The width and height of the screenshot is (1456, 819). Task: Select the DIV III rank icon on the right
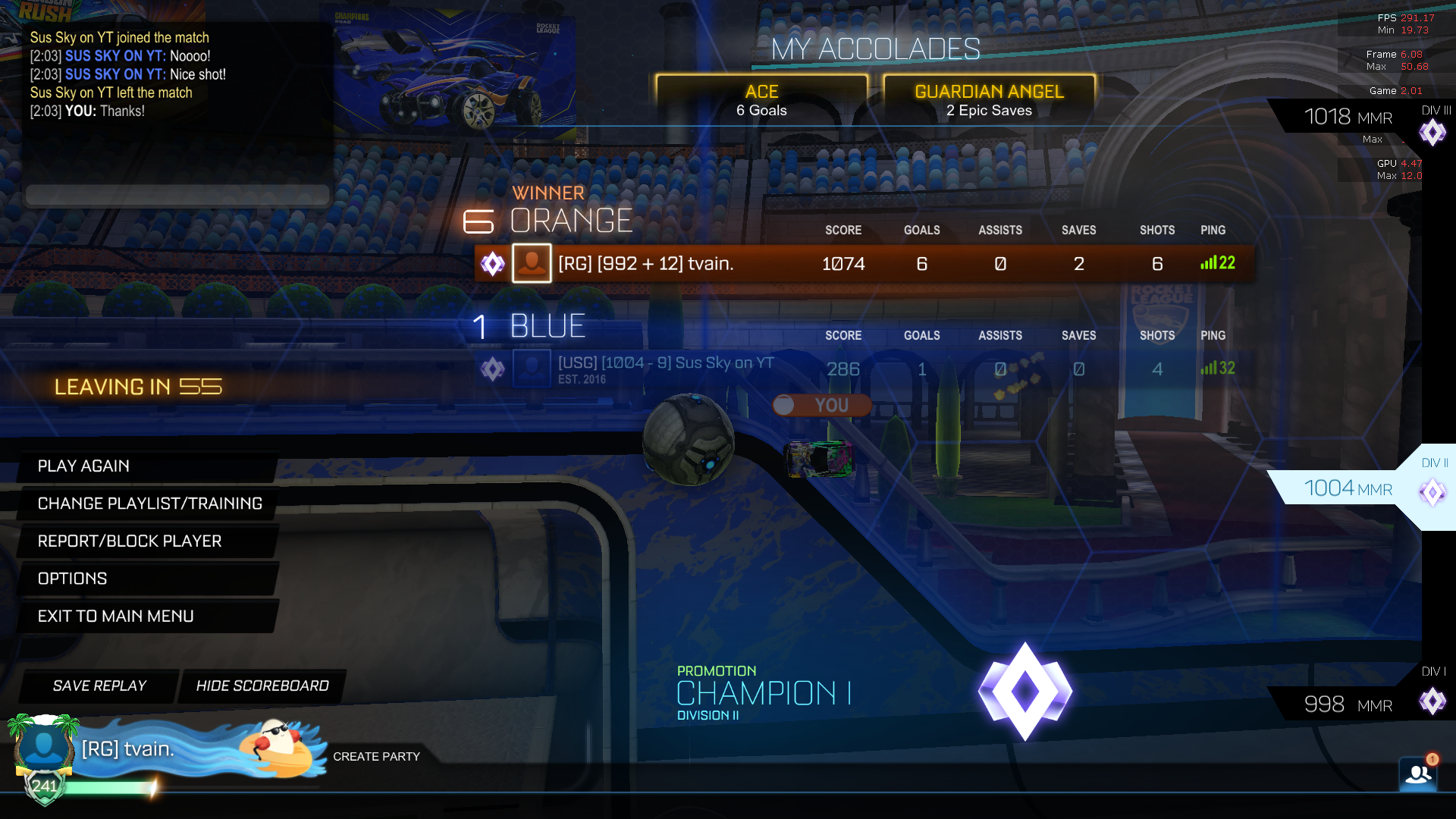[1433, 133]
